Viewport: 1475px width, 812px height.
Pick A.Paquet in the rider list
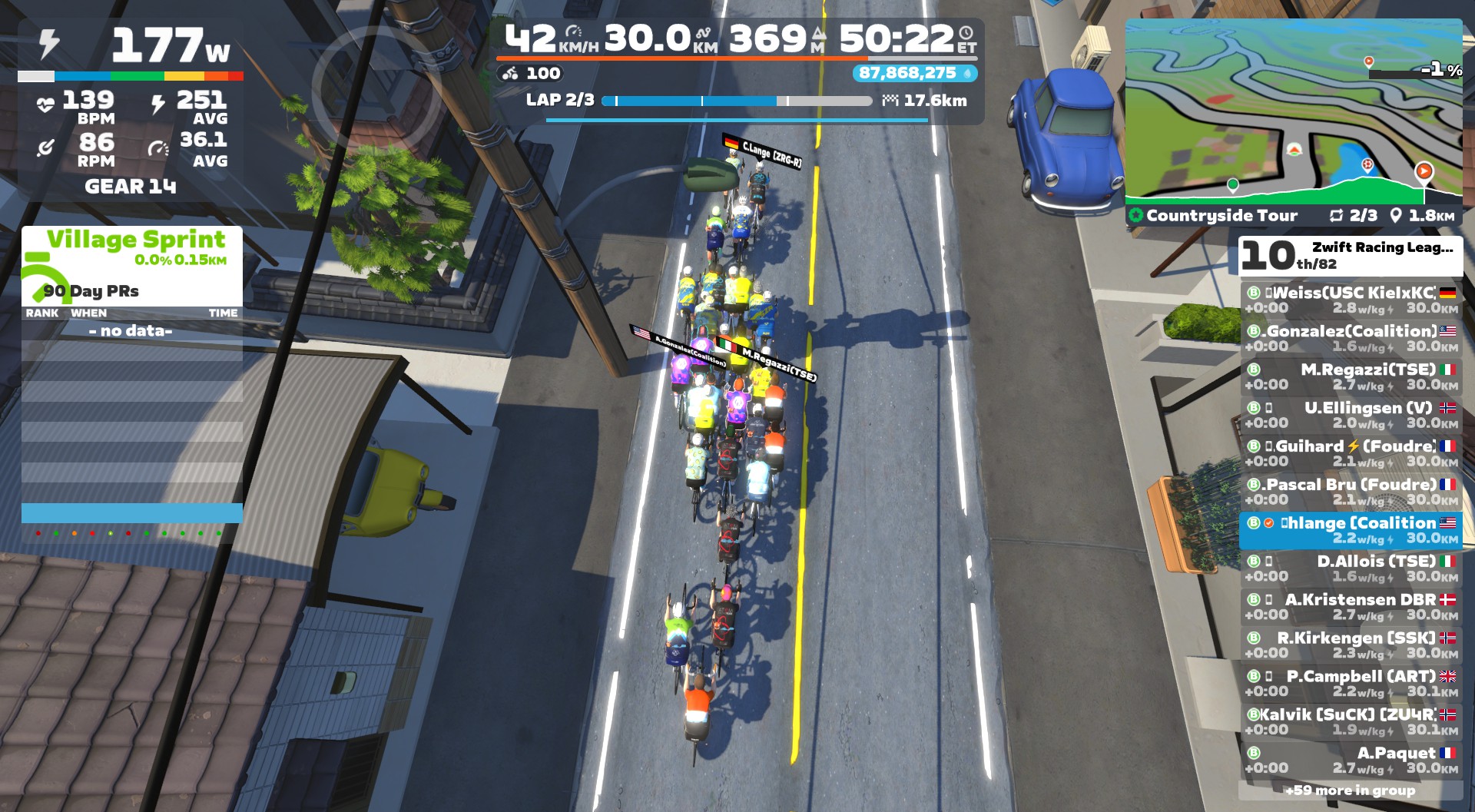(x=1351, y=761)
